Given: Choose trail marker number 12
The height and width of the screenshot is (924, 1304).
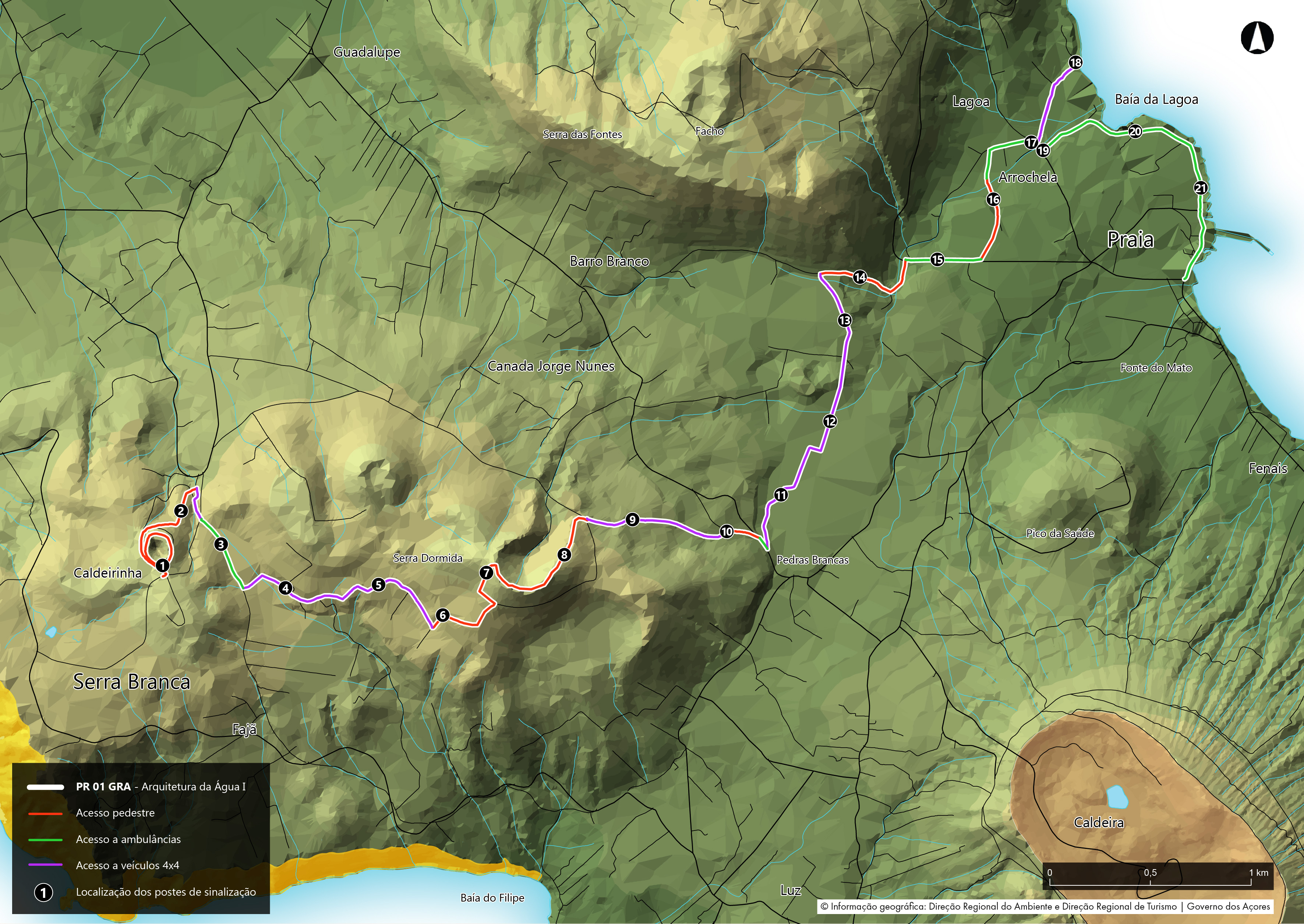Looking at the screenshot, I should pyautogui.click(x=830, y=422).
